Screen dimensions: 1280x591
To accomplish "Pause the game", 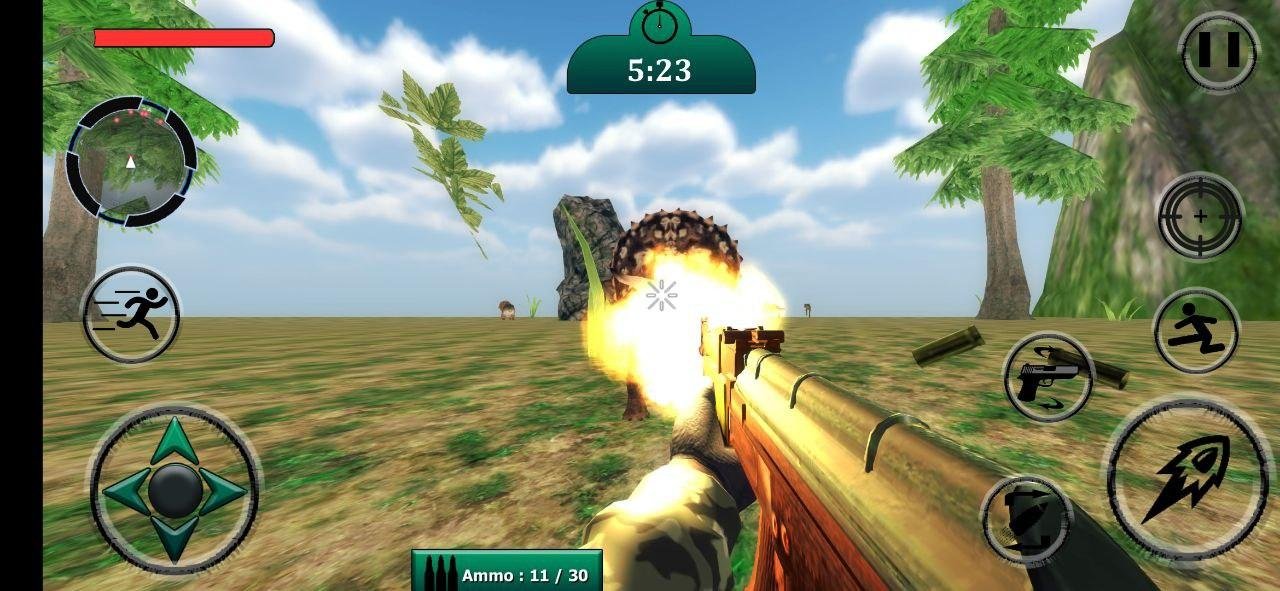I will click(1218, 51).
